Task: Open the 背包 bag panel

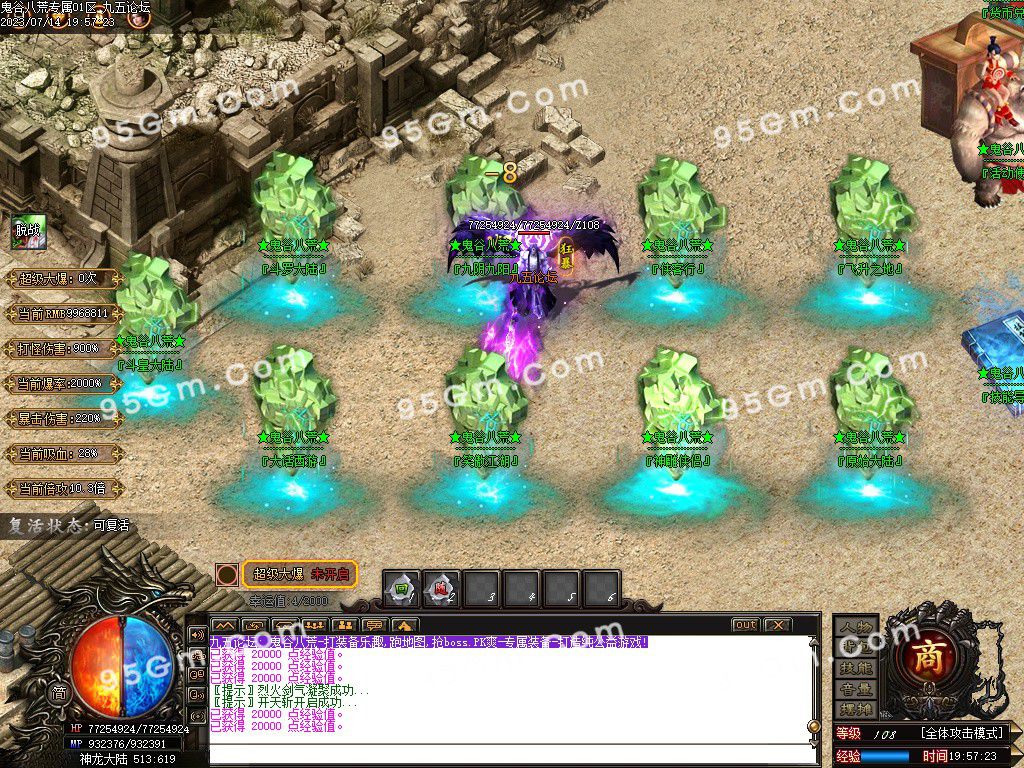Action: click(856, 647)
